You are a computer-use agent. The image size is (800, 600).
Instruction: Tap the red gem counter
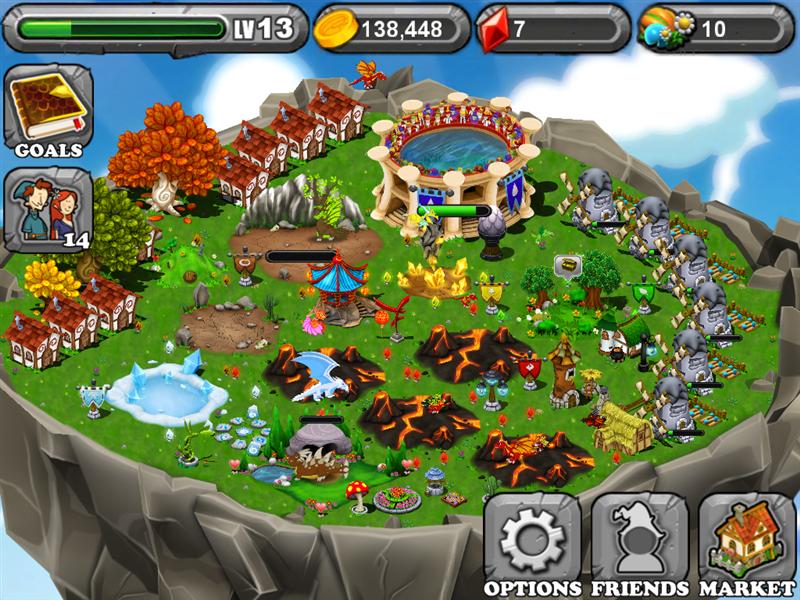tap(552, 28)
